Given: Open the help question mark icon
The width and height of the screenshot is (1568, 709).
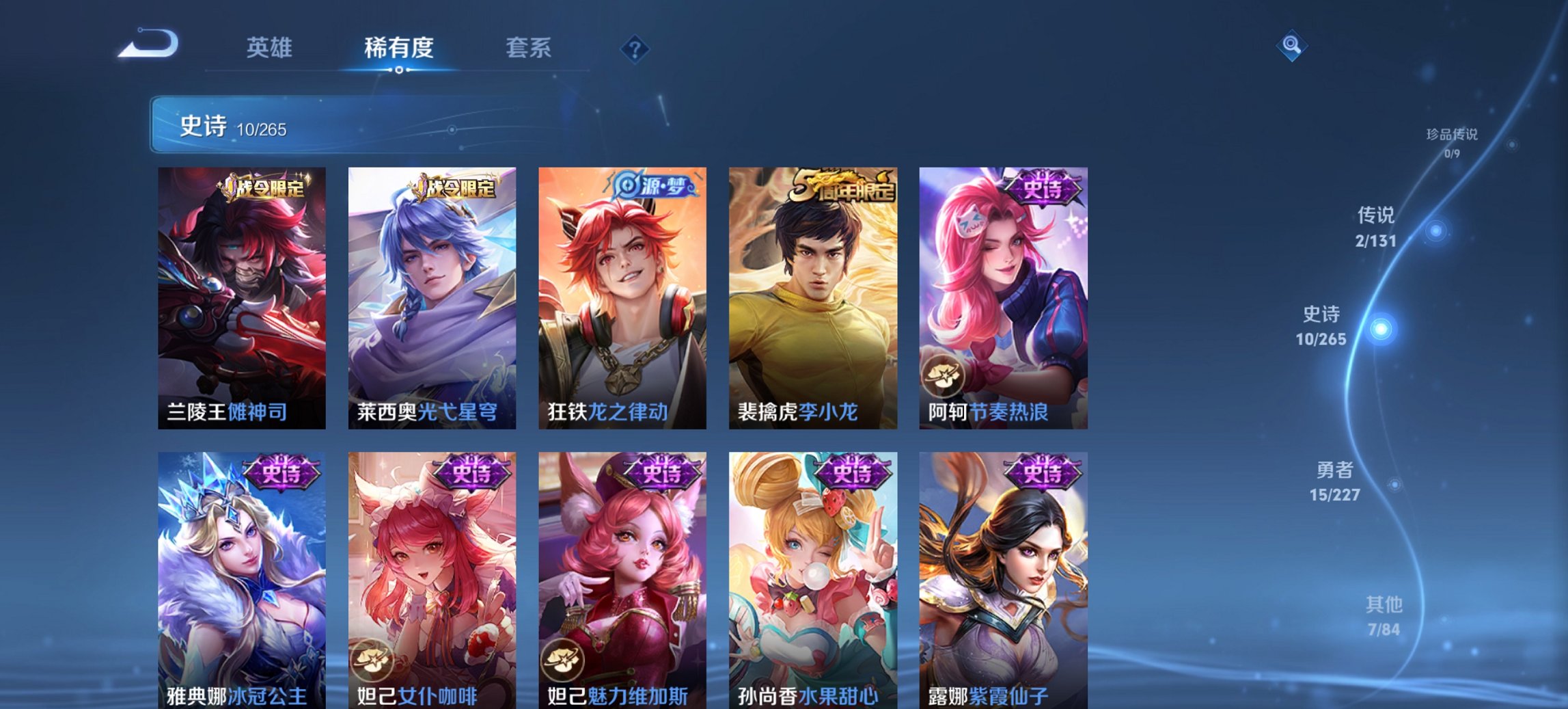Looking at the screenshot, I should coord(634,48).
